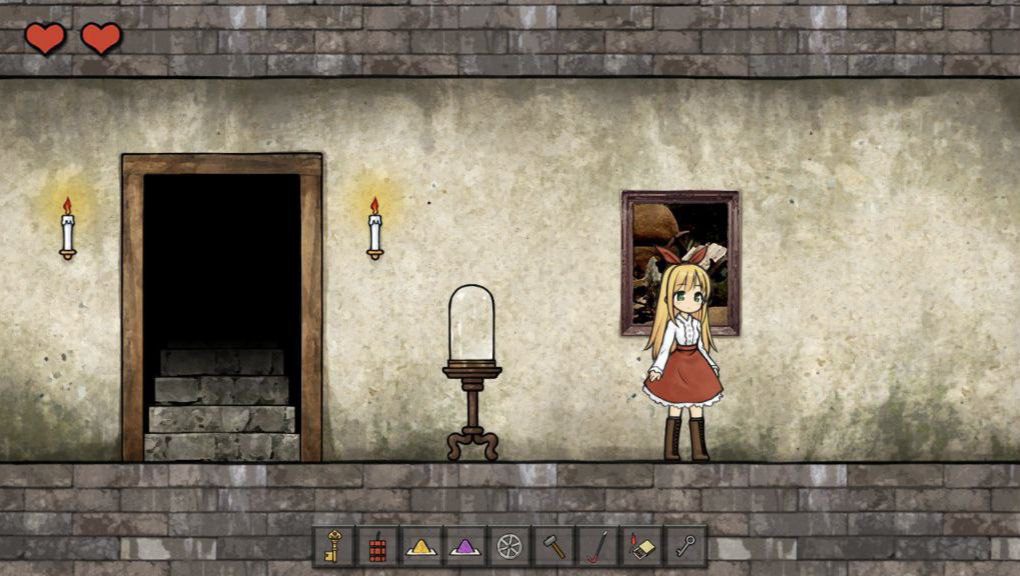Select the purple powder pile item
The width and height of the screenshot is (1020, 576).
point(465,546)
